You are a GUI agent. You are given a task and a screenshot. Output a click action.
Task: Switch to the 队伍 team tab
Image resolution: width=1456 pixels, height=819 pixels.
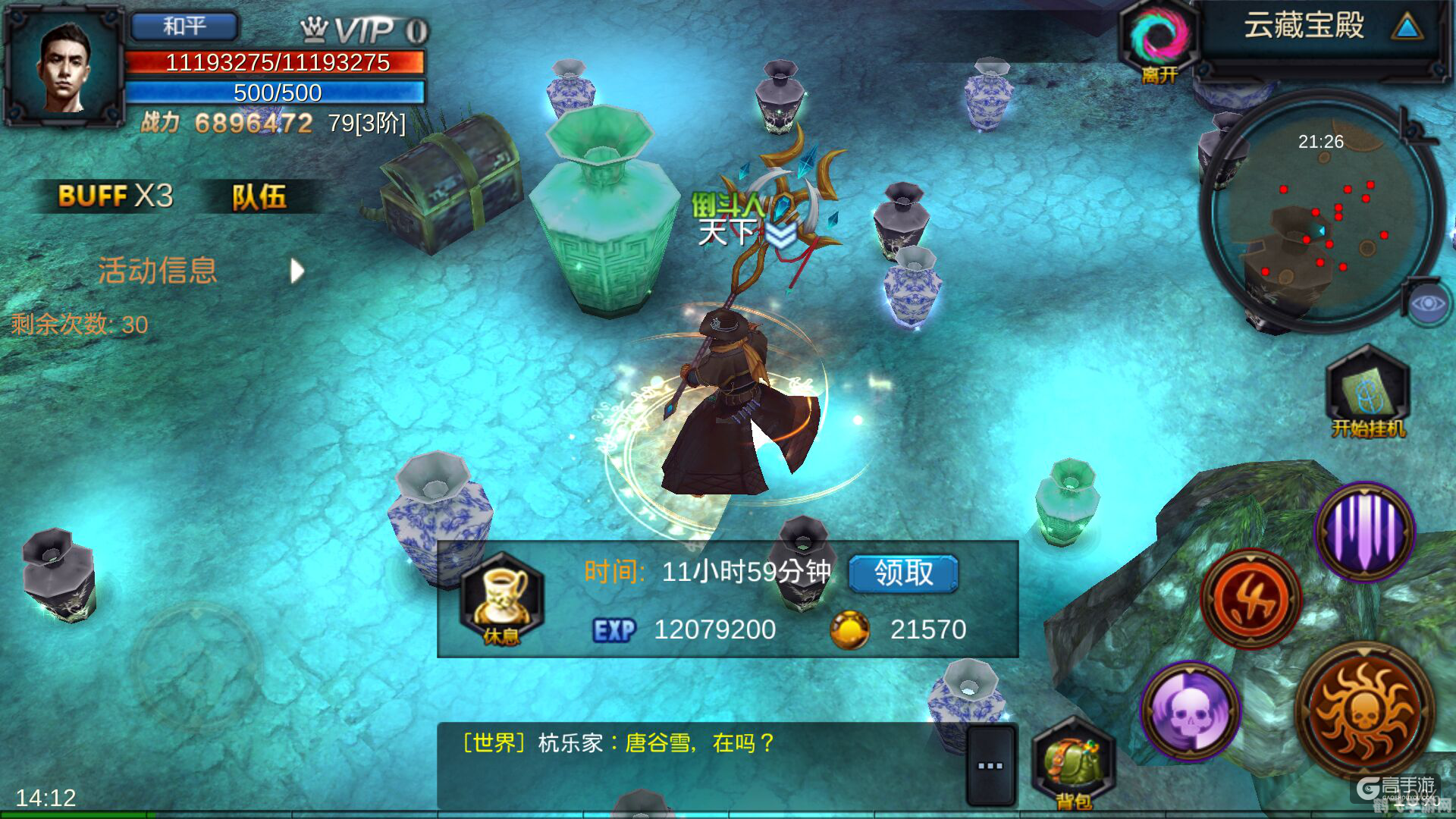pyautogui.click(x=259, y=196)
